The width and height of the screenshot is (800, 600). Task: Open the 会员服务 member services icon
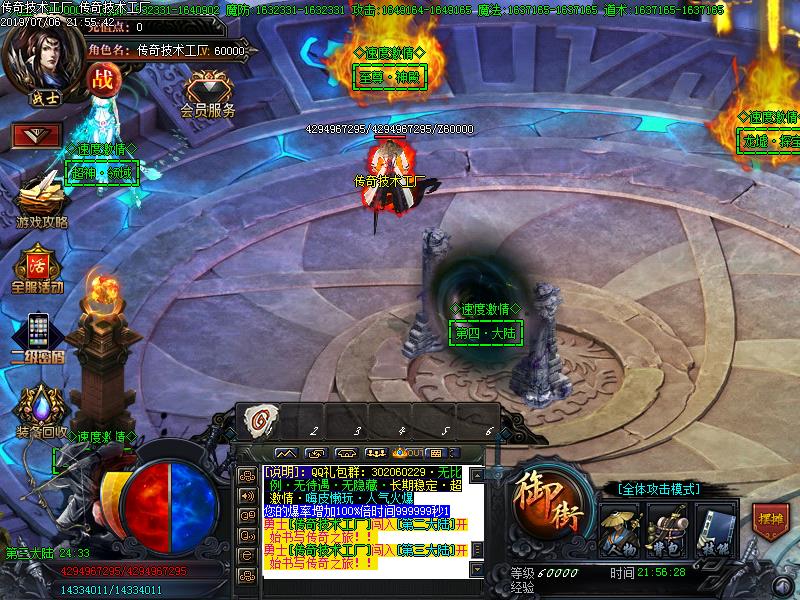207,93
